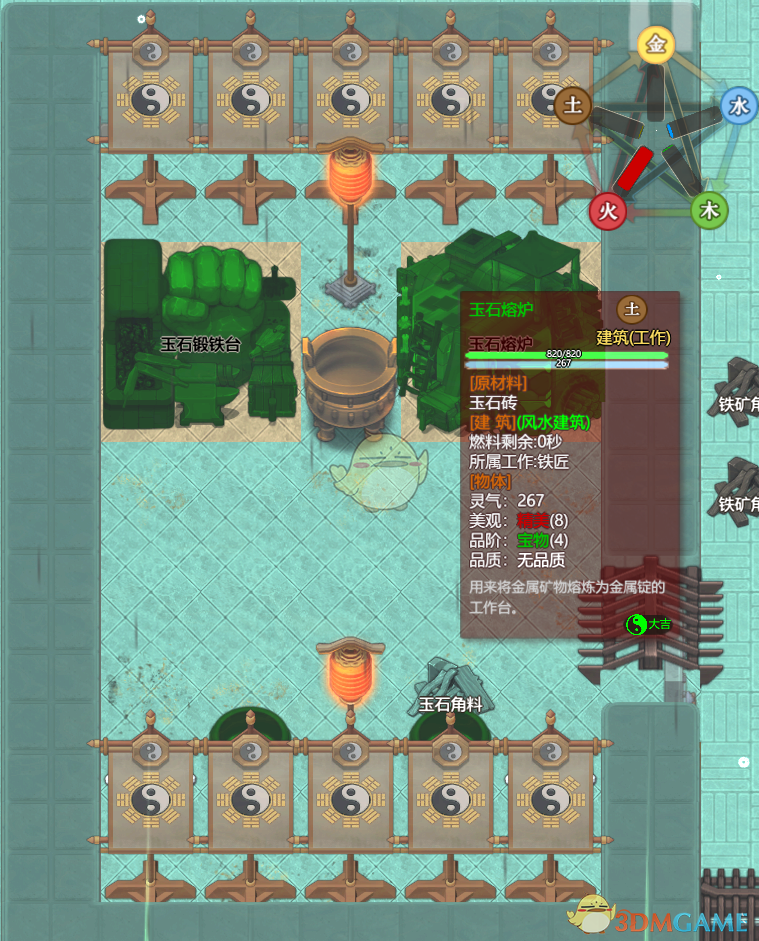Select the gold 金 element icon

[656, 45]
